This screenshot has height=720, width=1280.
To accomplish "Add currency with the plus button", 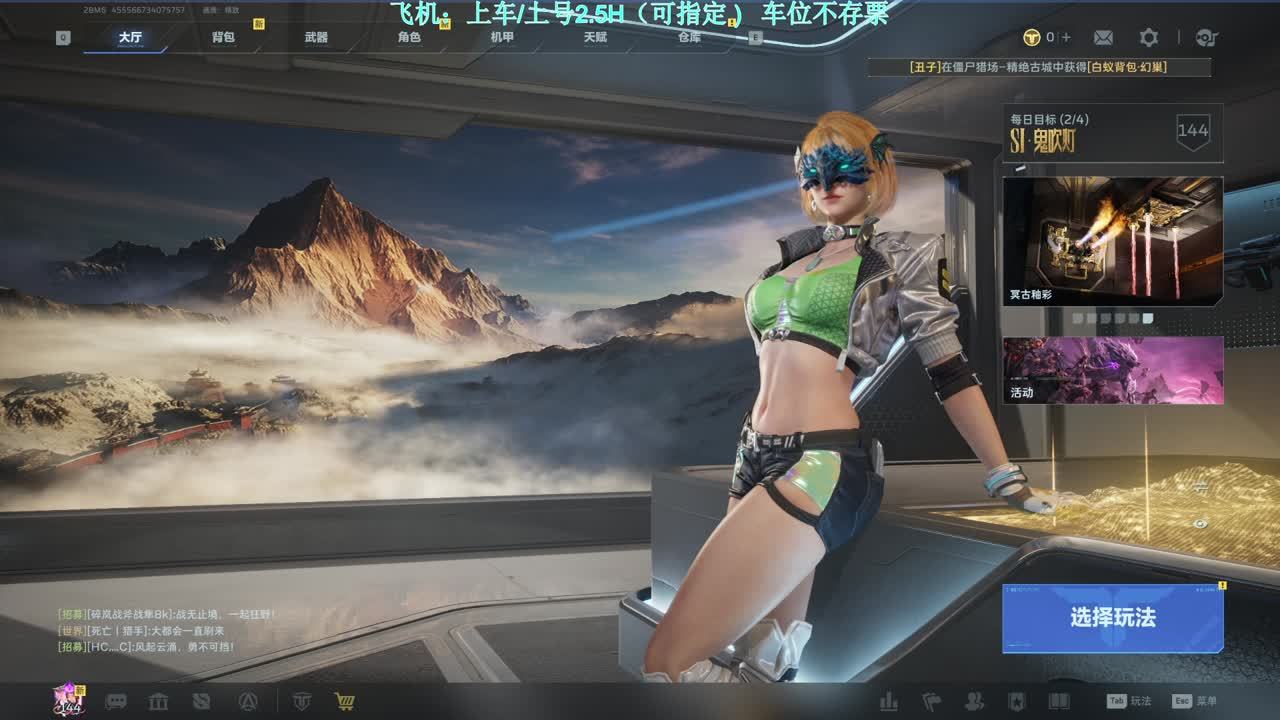I will coord(1066,38).
